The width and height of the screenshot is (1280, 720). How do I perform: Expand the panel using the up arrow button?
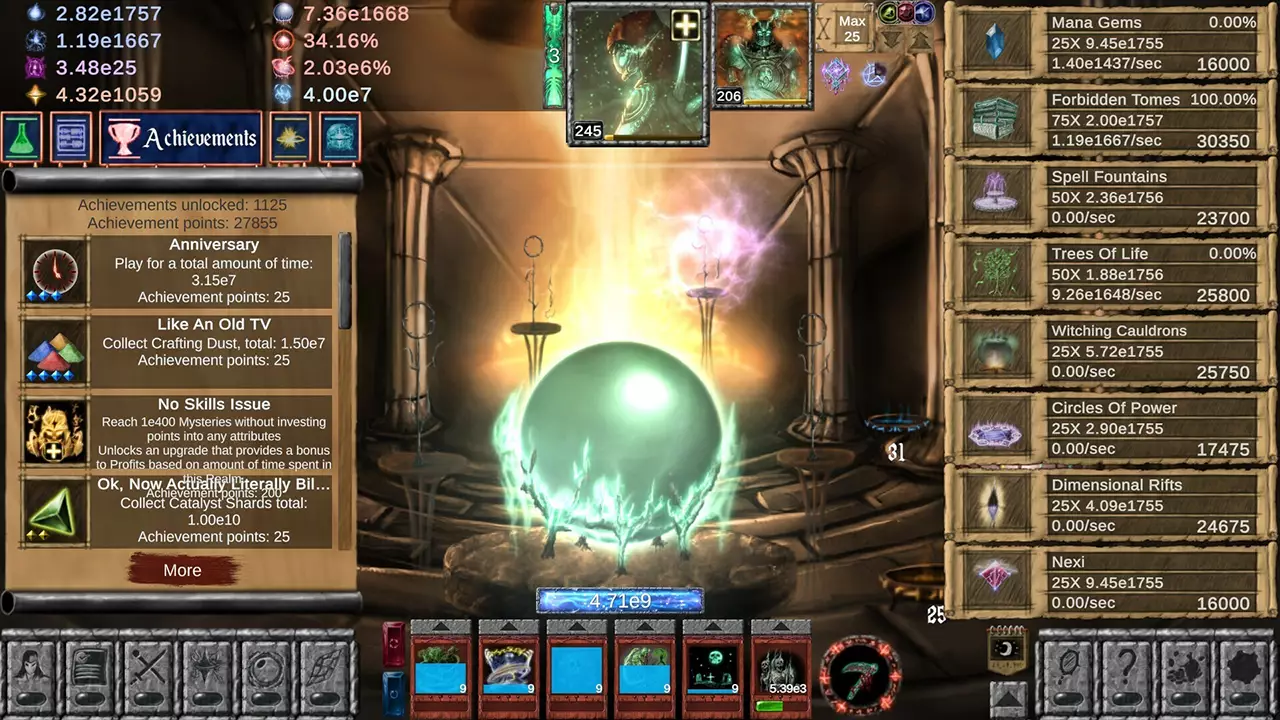point(1007,700)
